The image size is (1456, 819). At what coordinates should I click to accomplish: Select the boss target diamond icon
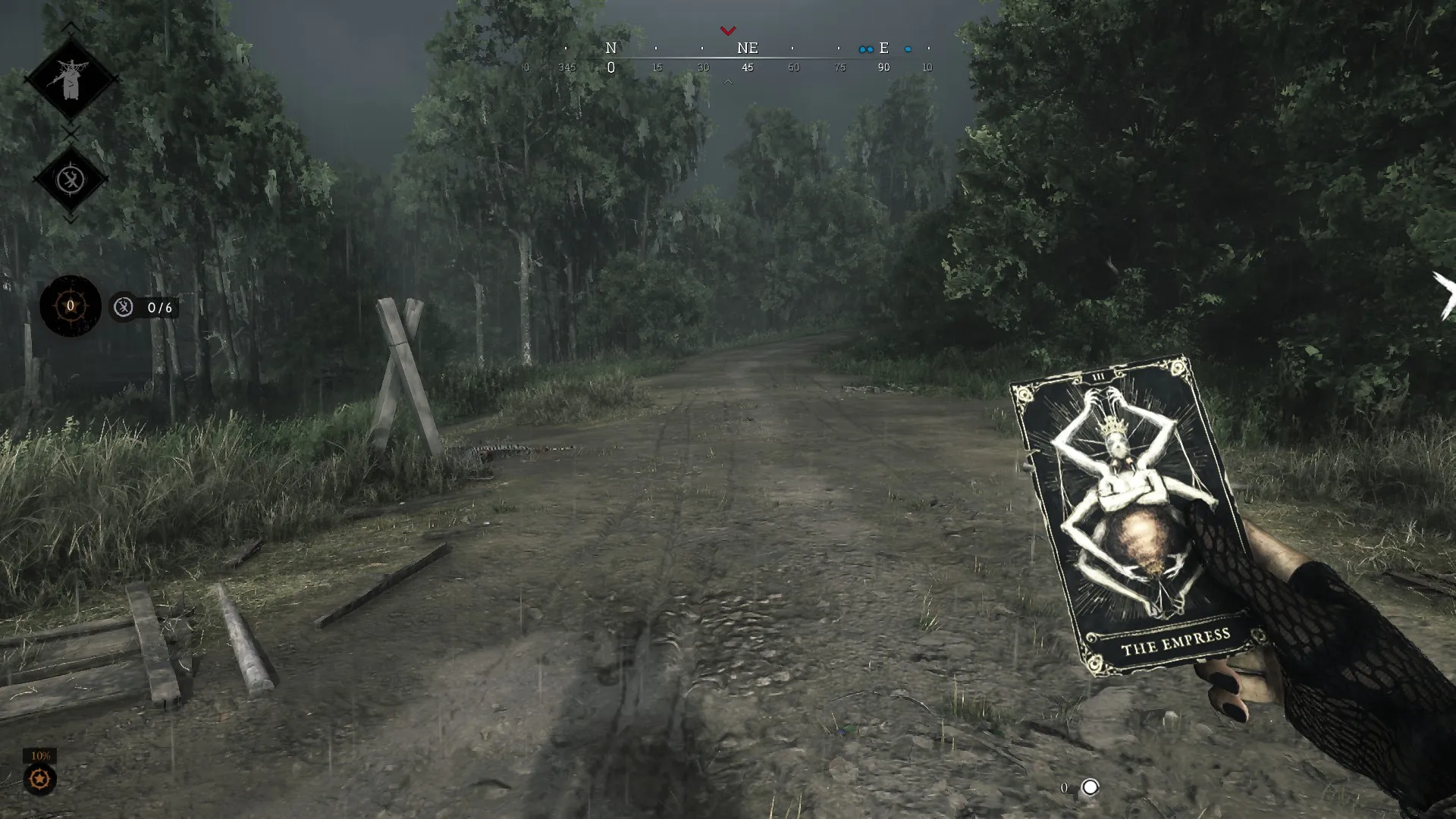[x=71, y=79]
